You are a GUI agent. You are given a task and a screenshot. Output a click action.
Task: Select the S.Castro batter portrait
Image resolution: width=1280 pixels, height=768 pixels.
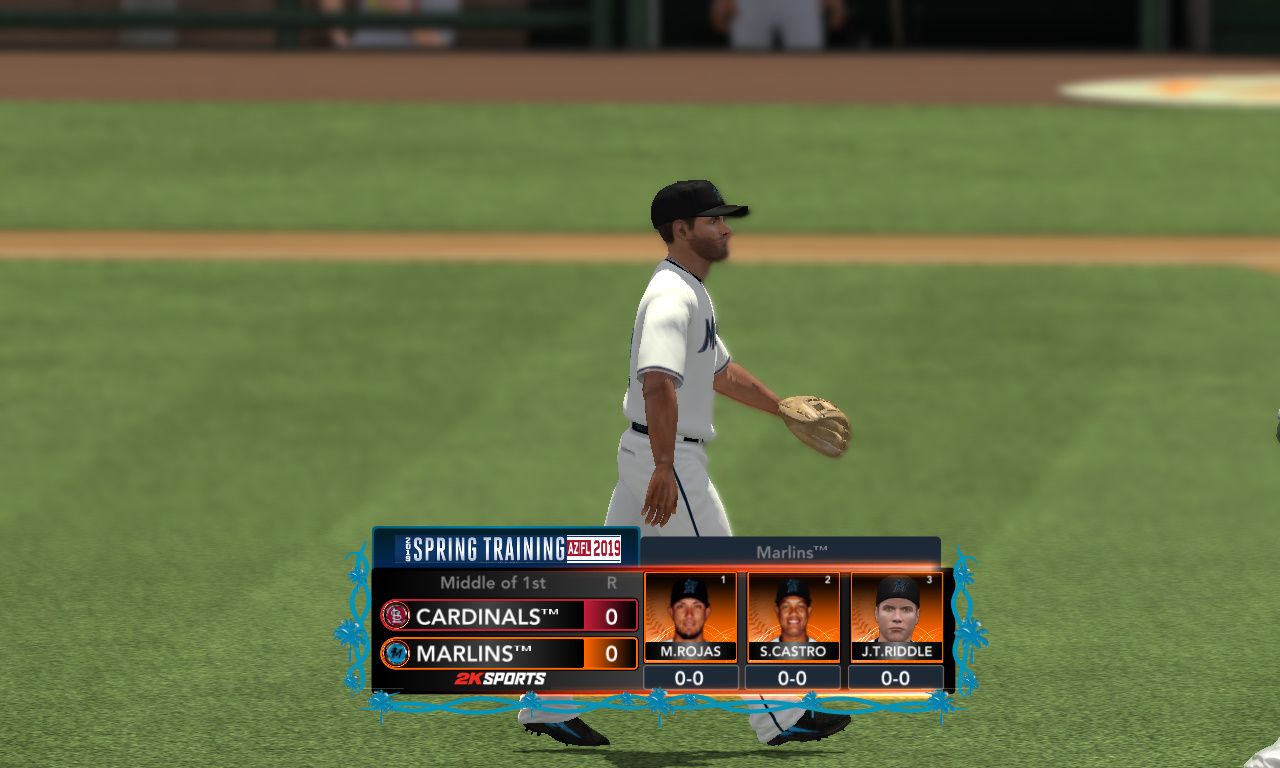click(793, 609)
